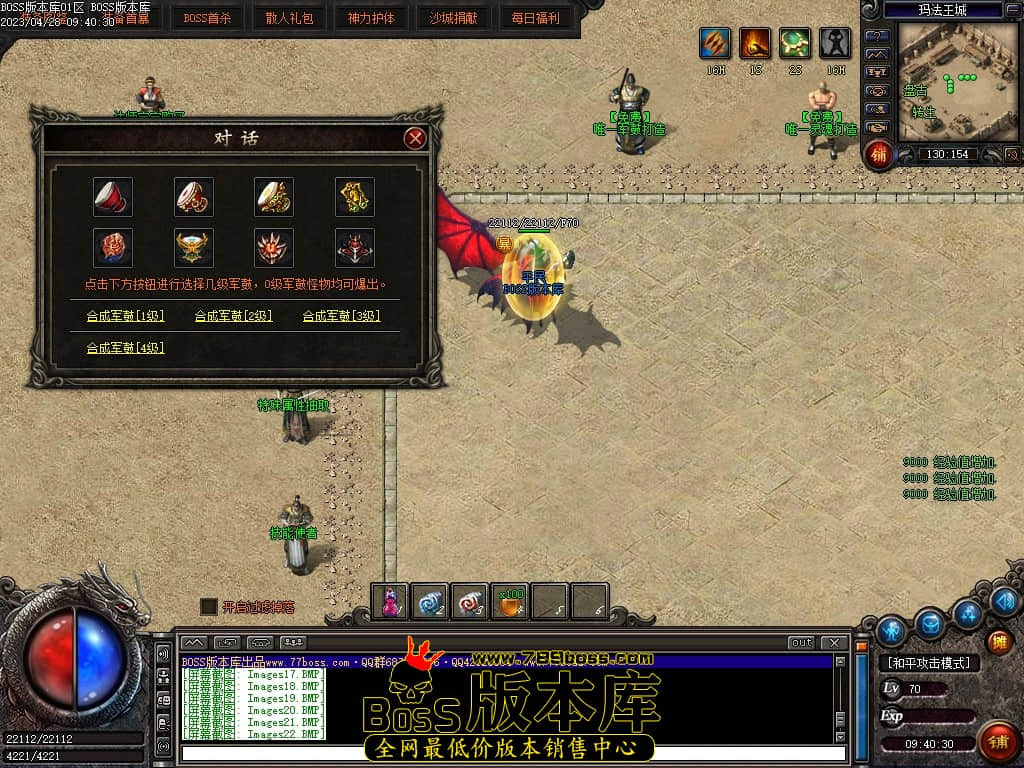Click the chat window's out button
1024x768 pixels.
(801, 642)
